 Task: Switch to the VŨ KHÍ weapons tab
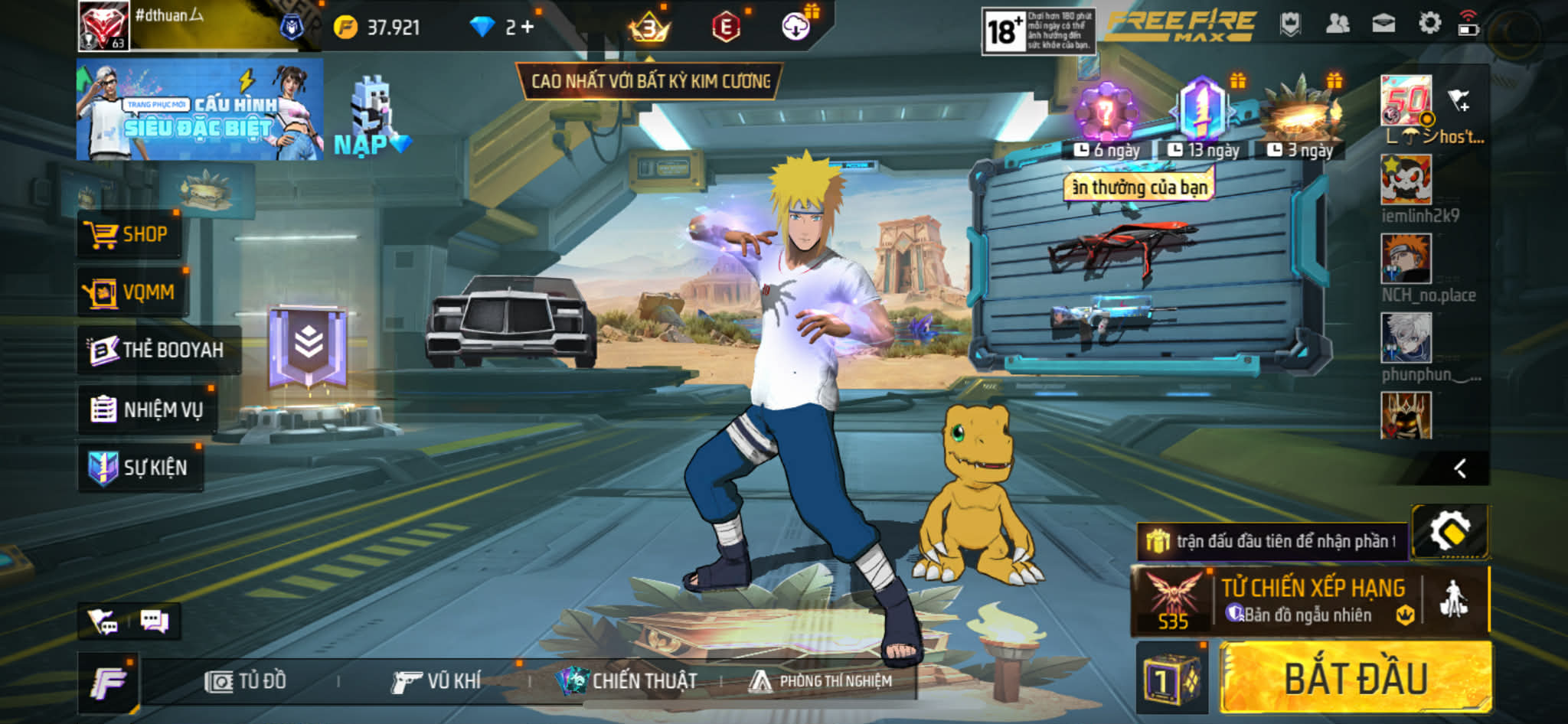coord(436,681)
